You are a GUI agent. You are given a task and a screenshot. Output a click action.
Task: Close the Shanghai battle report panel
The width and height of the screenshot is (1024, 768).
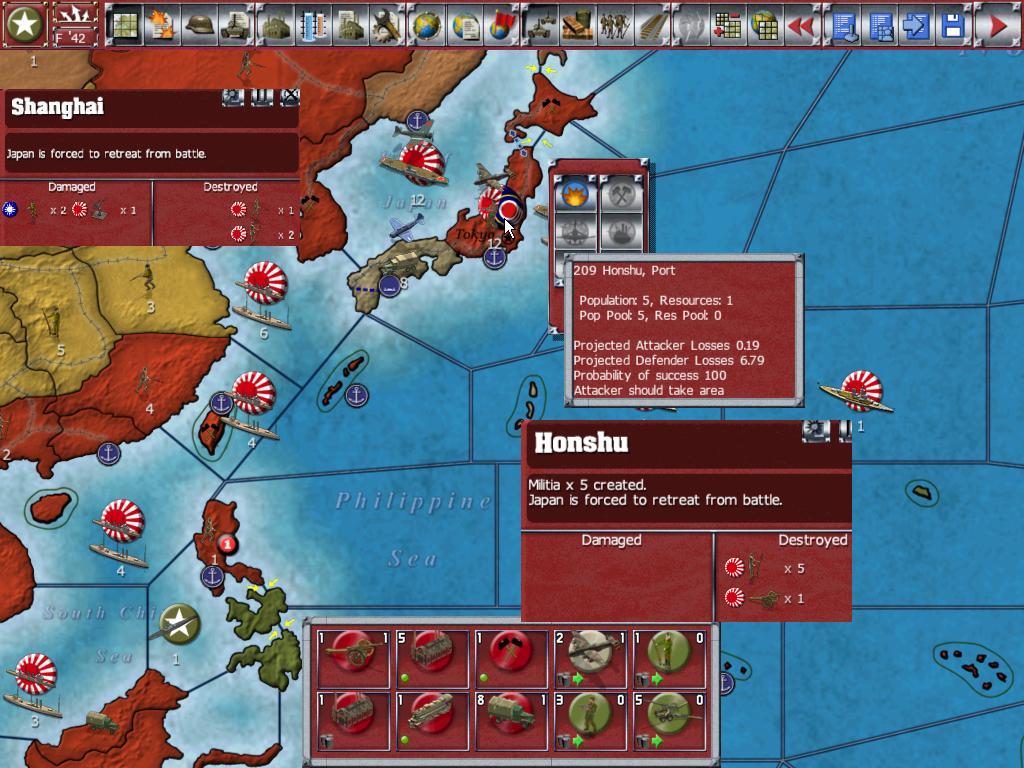pos(290,97)
